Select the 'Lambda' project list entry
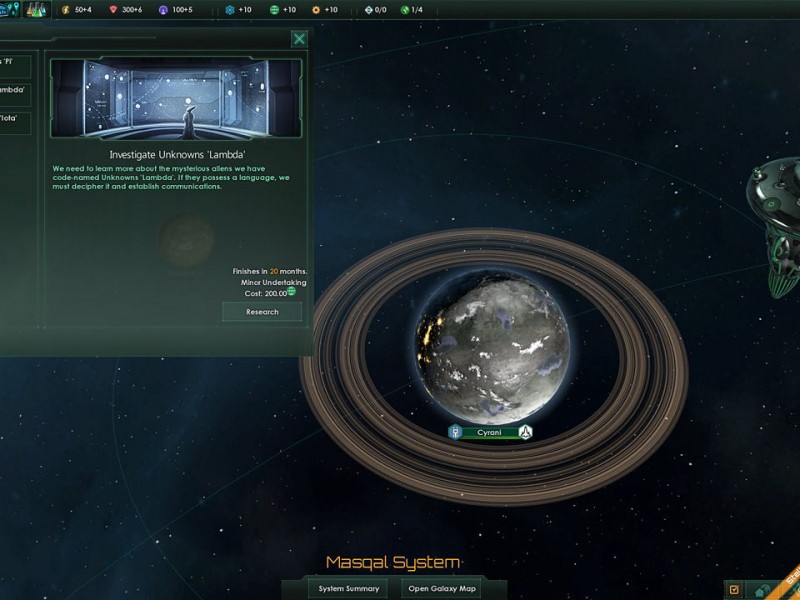Screen dimensions: 800x600 coord(15,94)
